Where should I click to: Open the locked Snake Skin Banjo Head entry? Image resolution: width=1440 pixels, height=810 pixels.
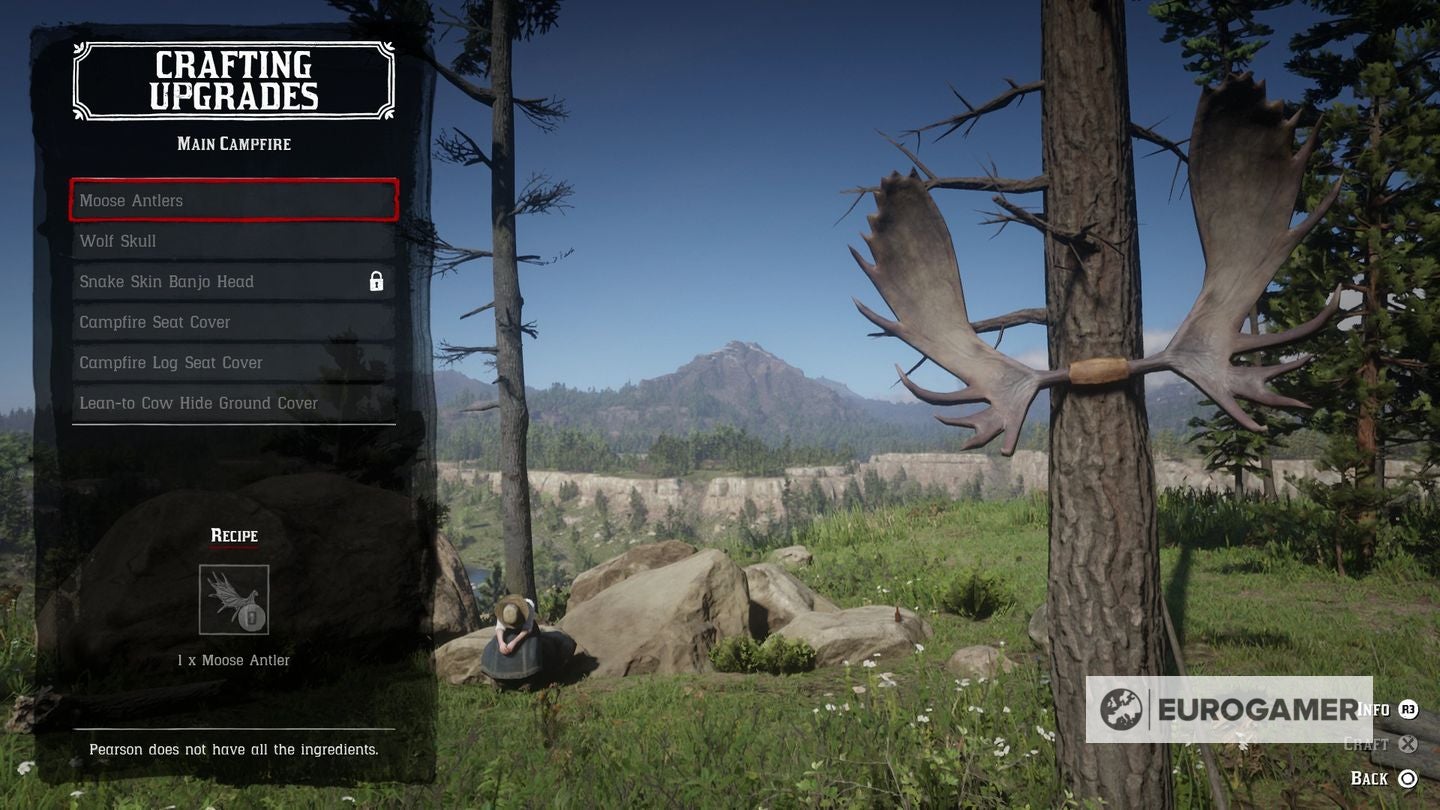pyautogui.click(x=233, y=281)
